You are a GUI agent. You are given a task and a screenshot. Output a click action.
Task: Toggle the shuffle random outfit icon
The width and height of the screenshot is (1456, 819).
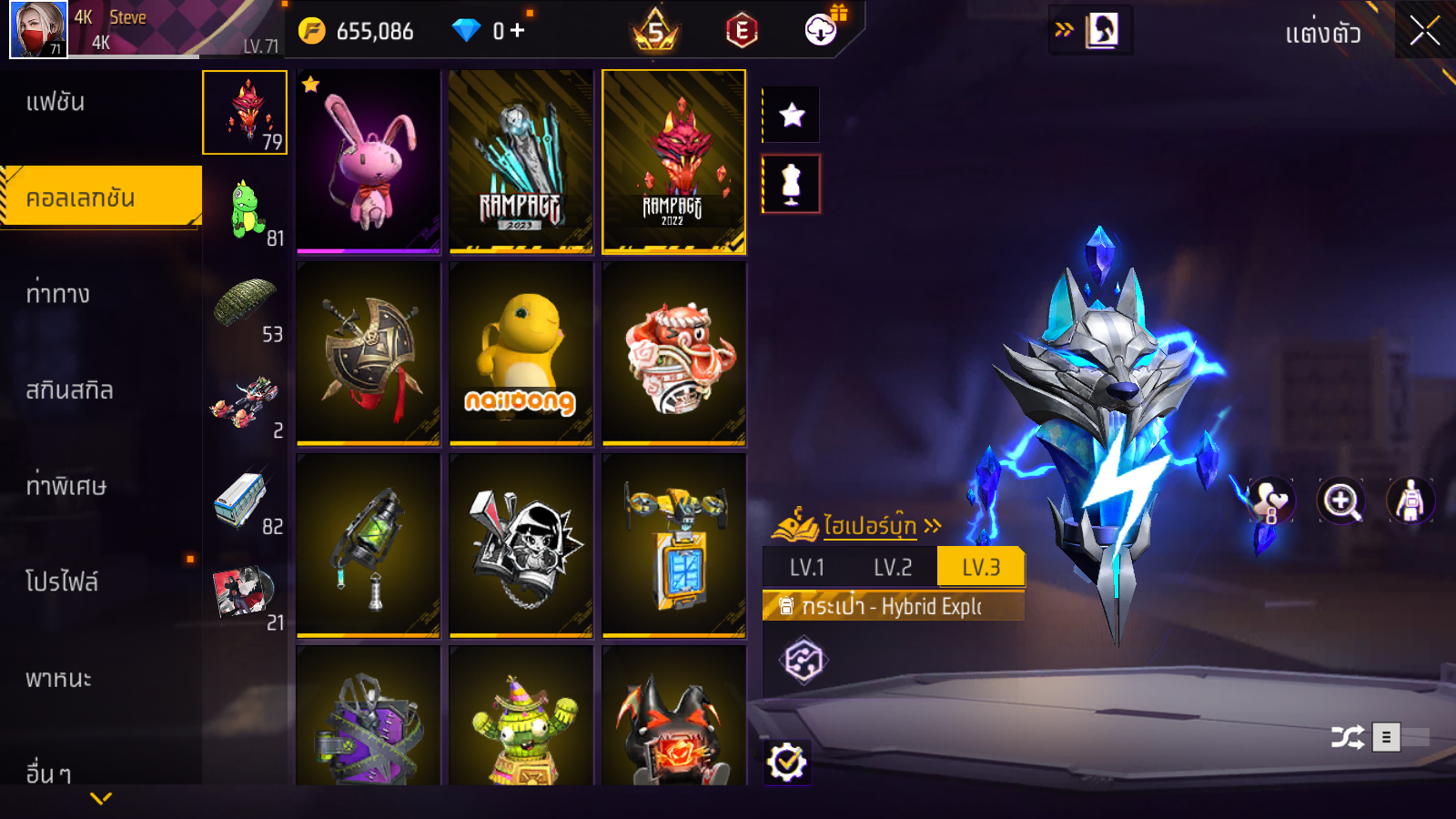coord(1347,737)
